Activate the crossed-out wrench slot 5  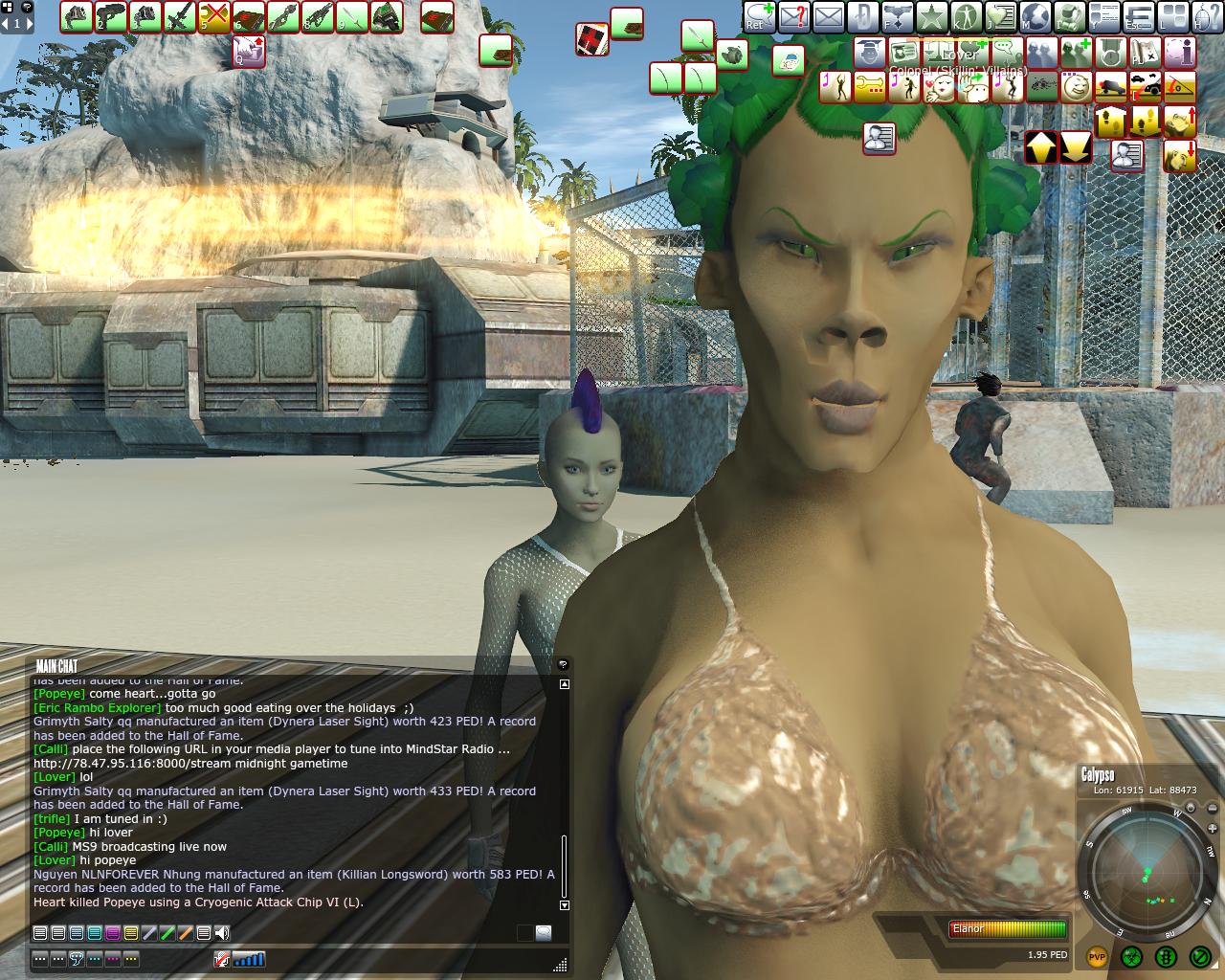tap(214, 16)
